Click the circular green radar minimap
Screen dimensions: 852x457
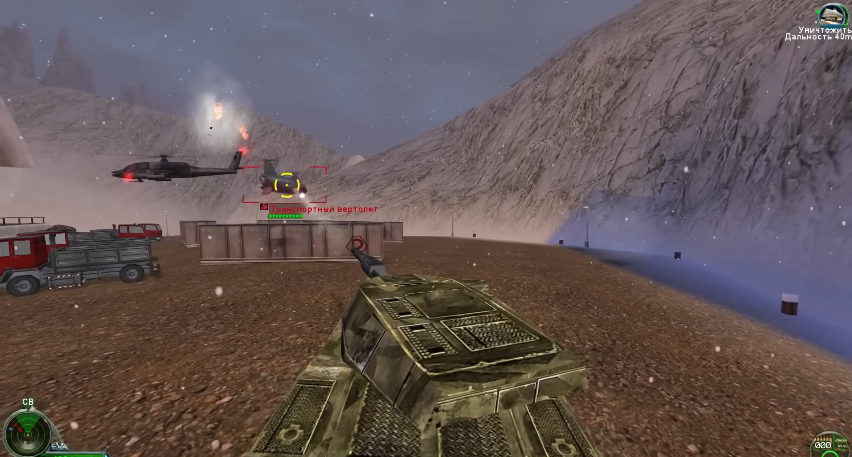26,432
